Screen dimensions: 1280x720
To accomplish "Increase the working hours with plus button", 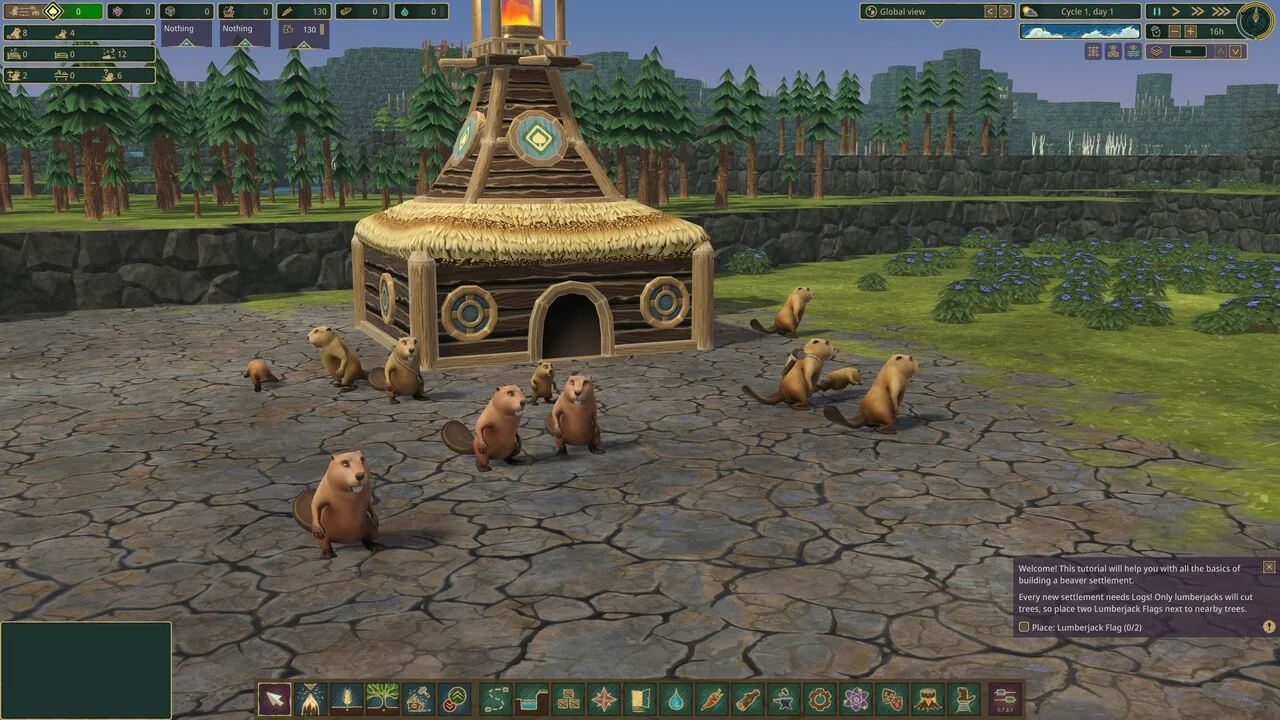I will [x=1192, y=31].
